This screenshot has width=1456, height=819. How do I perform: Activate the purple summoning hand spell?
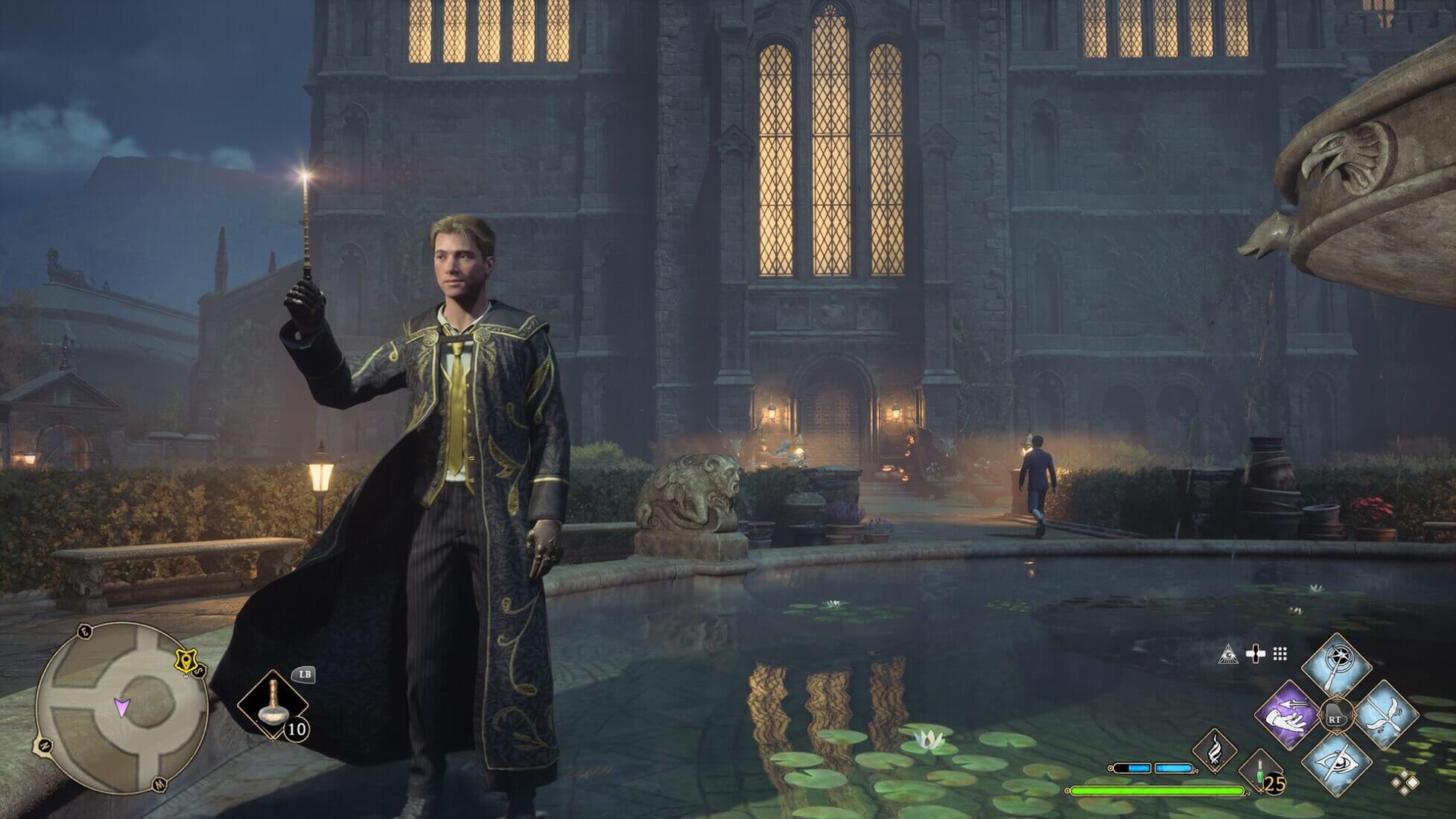(1287, 717)
